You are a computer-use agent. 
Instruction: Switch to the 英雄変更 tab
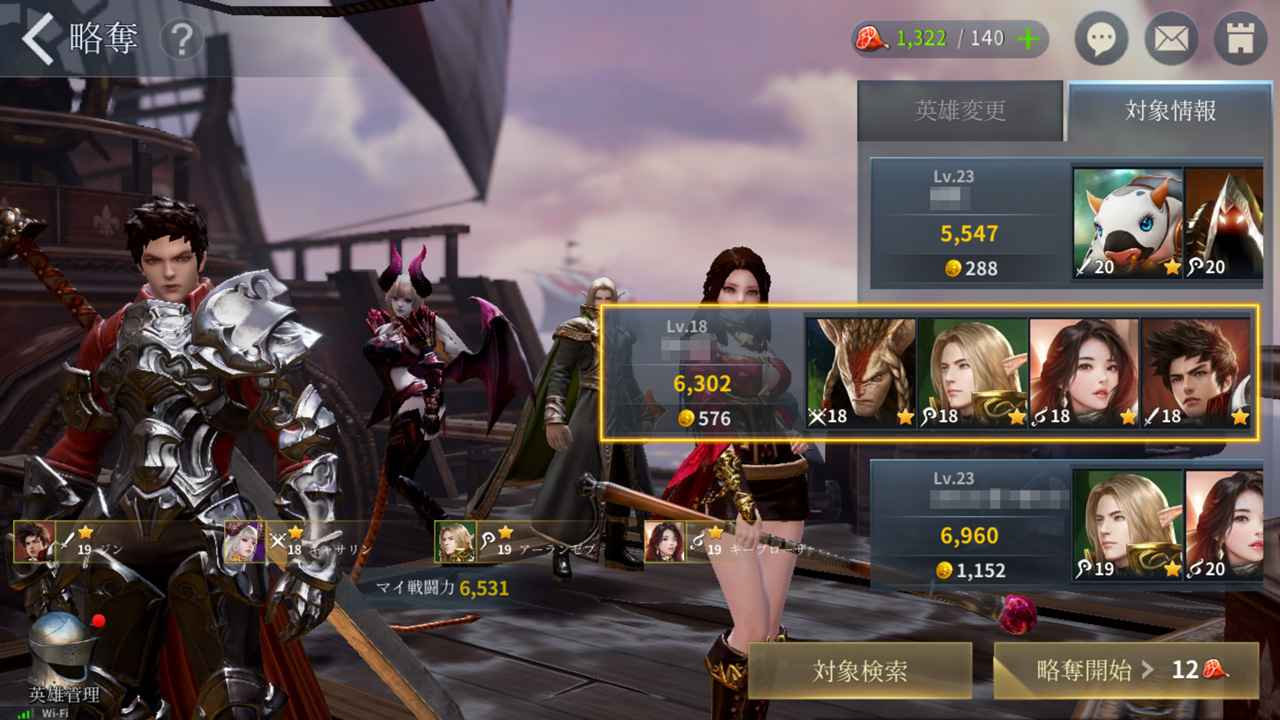pos(960,111)
